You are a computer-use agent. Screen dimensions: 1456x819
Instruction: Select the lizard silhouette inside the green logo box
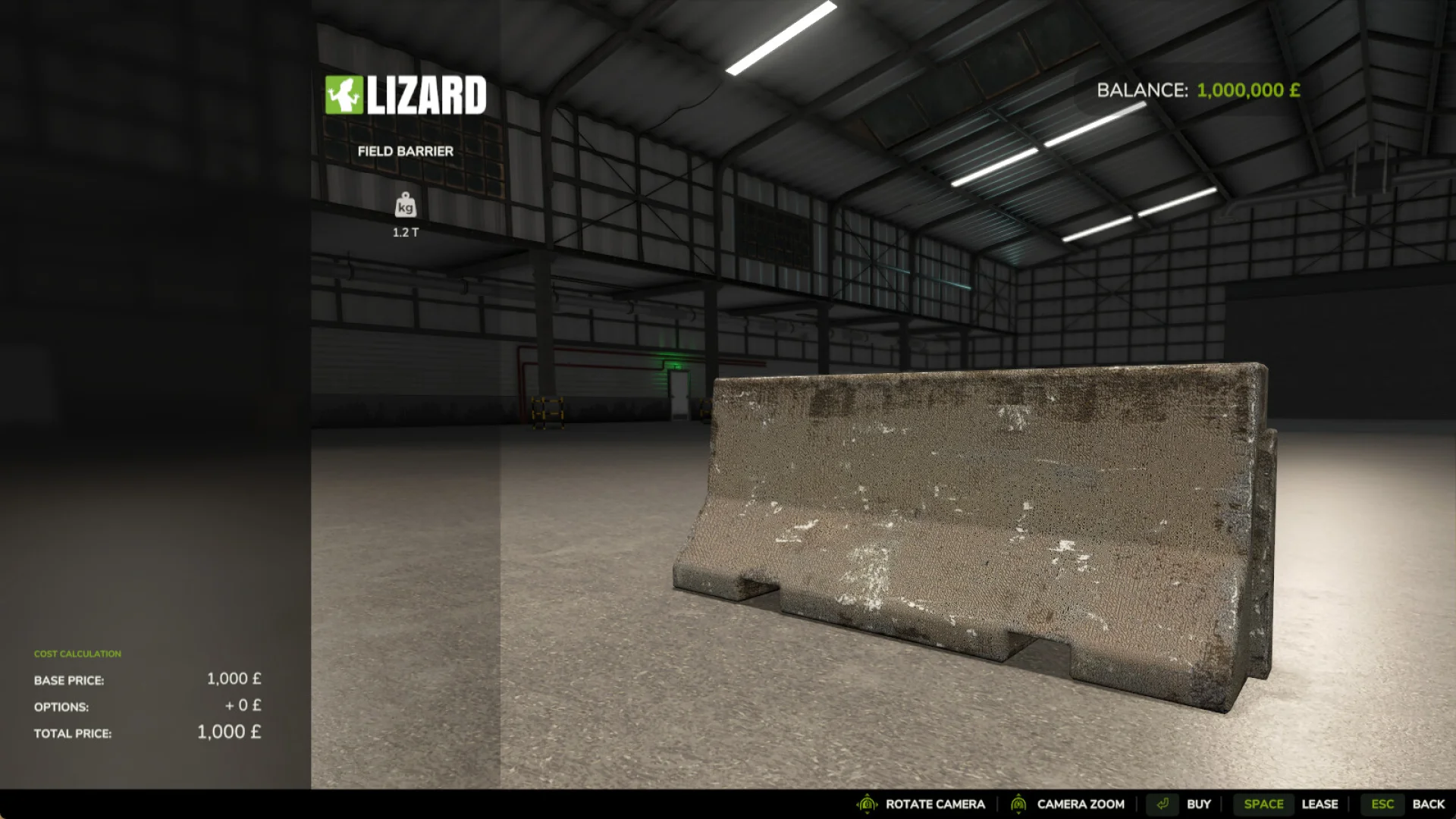click(x=344, y=93)
